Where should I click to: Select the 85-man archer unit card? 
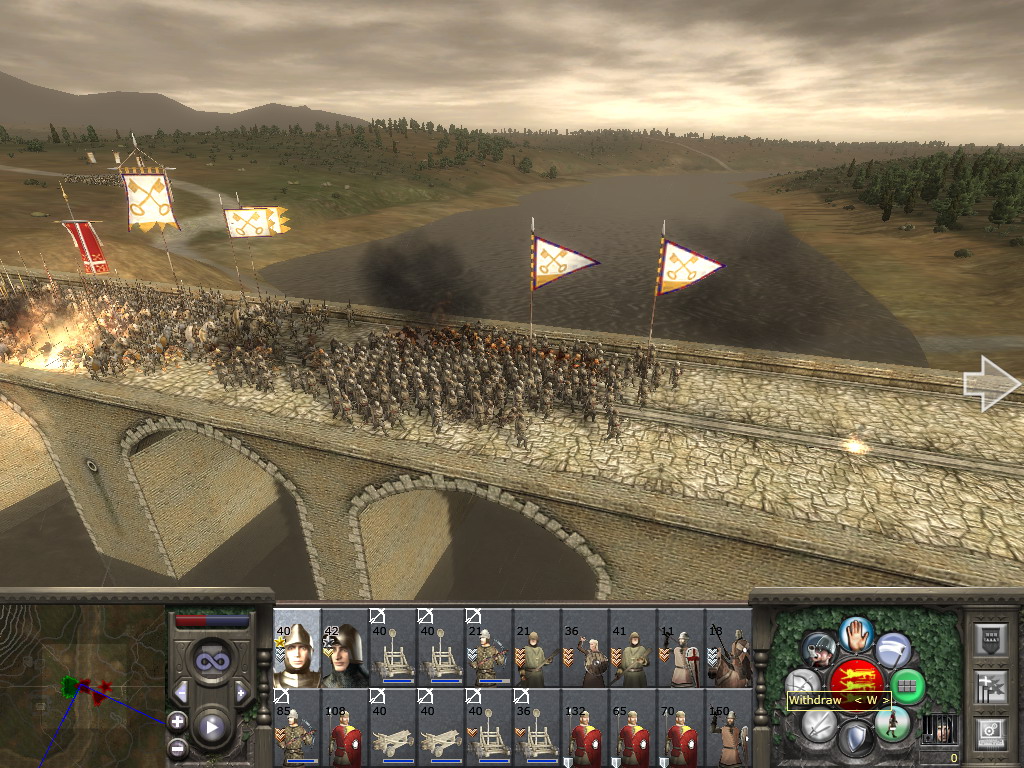click(x=297, y=728)
